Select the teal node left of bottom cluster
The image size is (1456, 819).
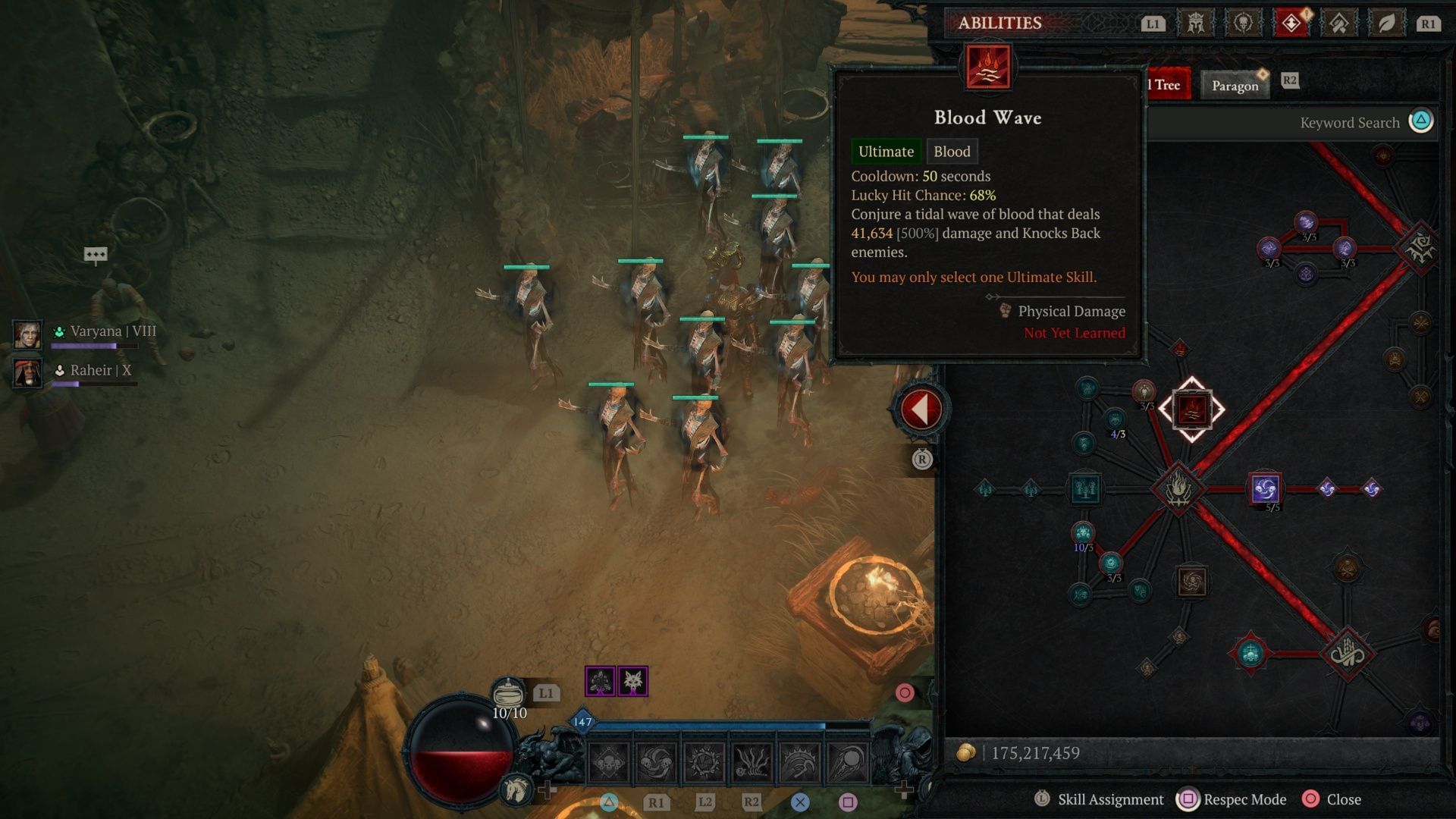coord(1250,653)
